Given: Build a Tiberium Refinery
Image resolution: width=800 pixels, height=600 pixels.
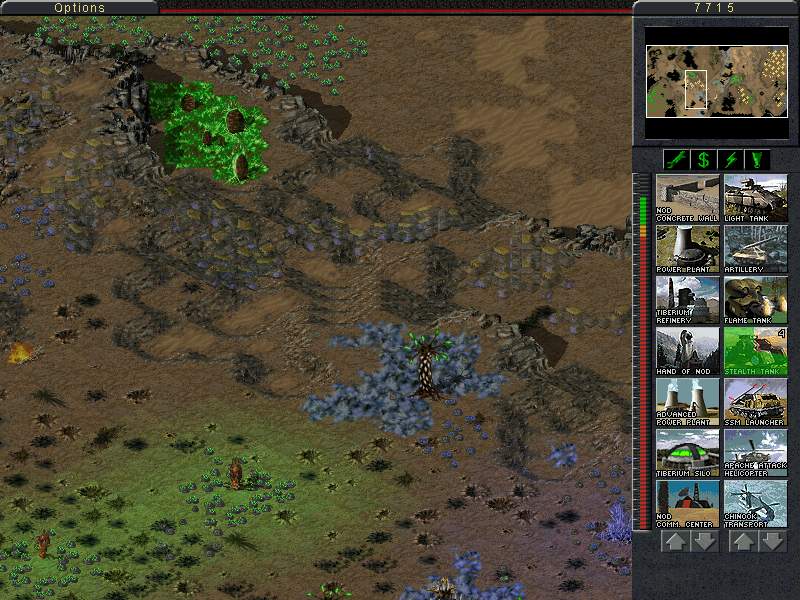Looking at the screenshot, I should tap(687, 300).
